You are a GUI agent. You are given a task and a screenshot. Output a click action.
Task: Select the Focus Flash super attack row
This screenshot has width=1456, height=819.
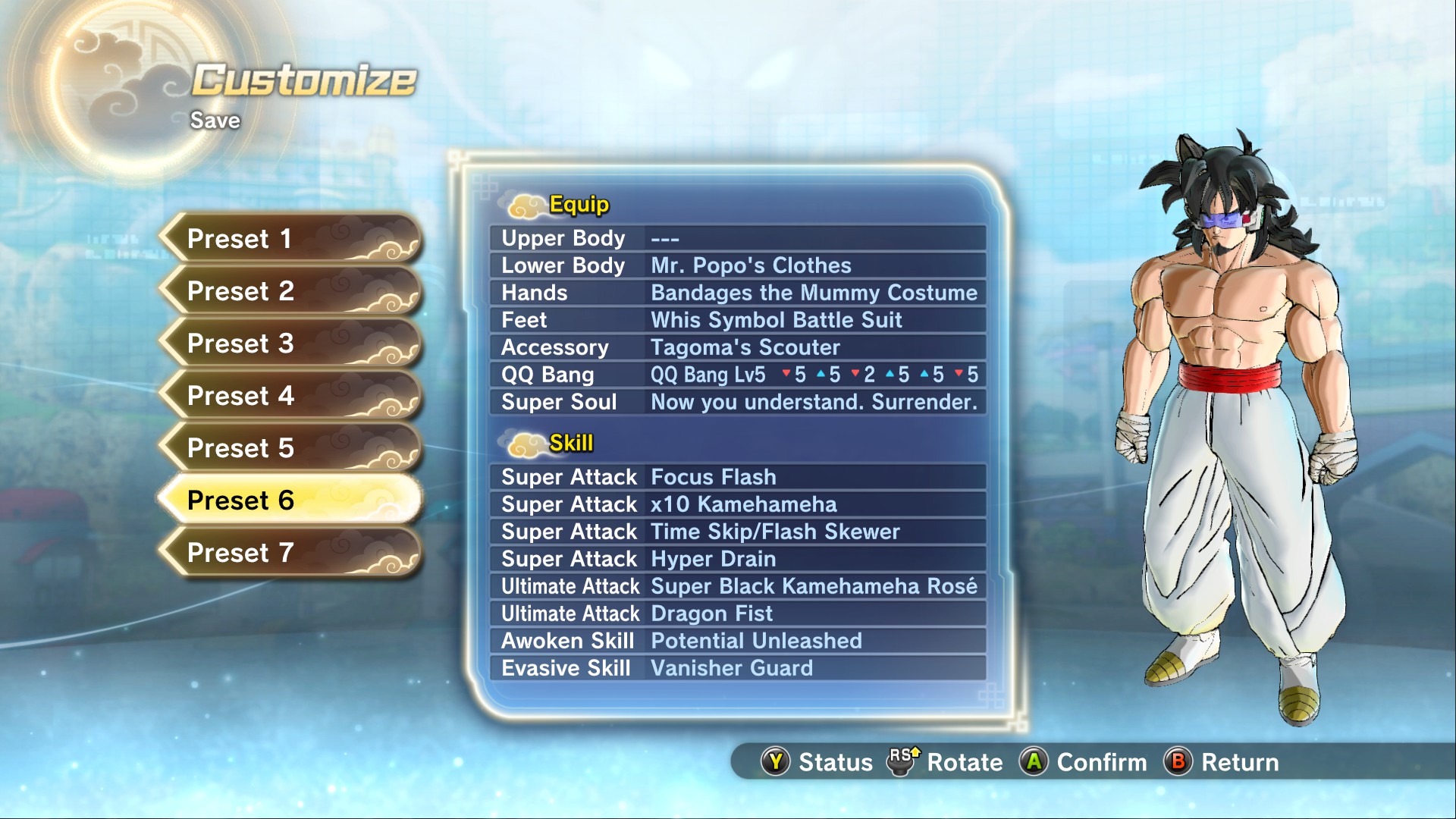(x=738, y=477)
